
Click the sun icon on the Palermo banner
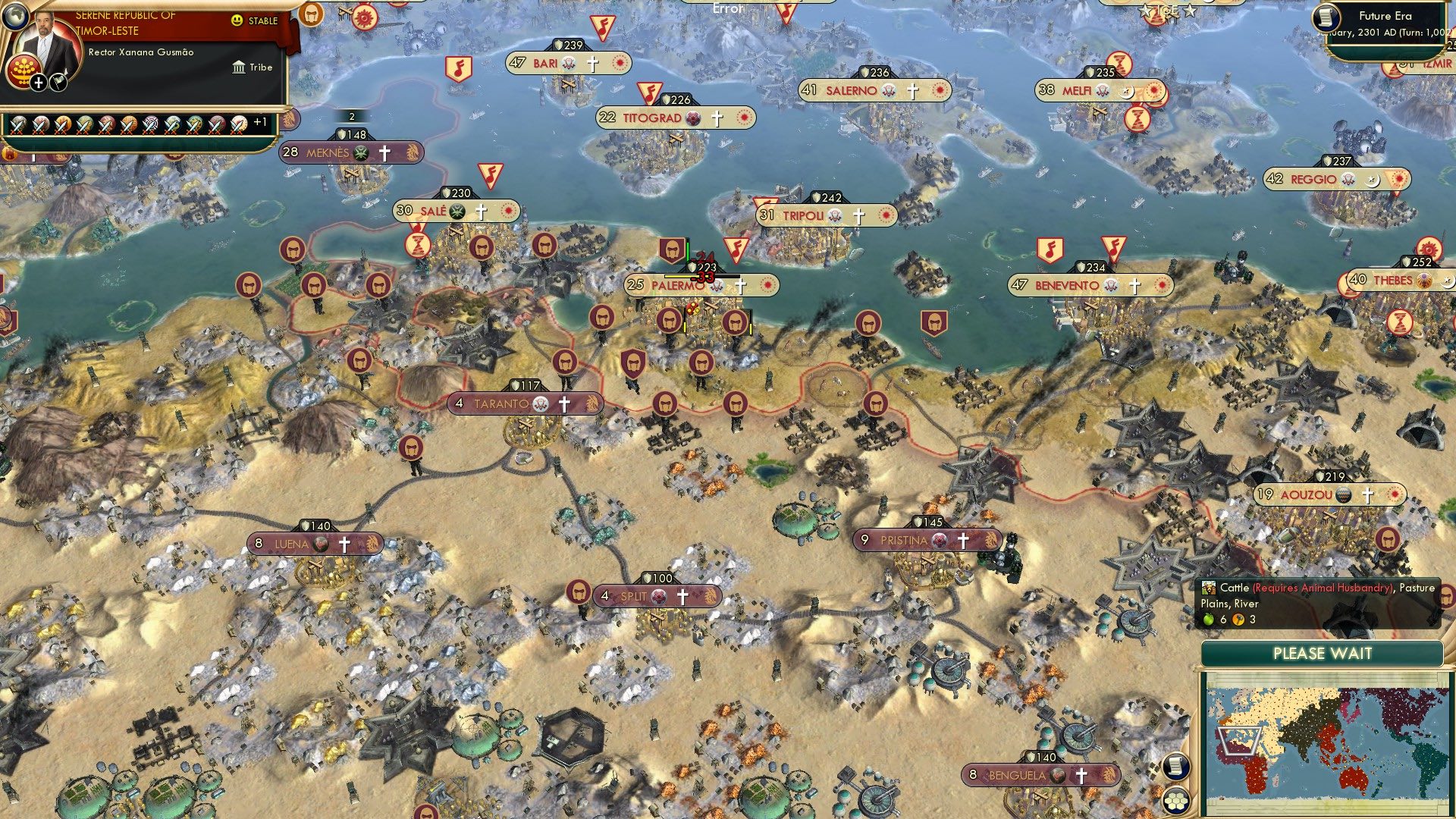[767, 286]
